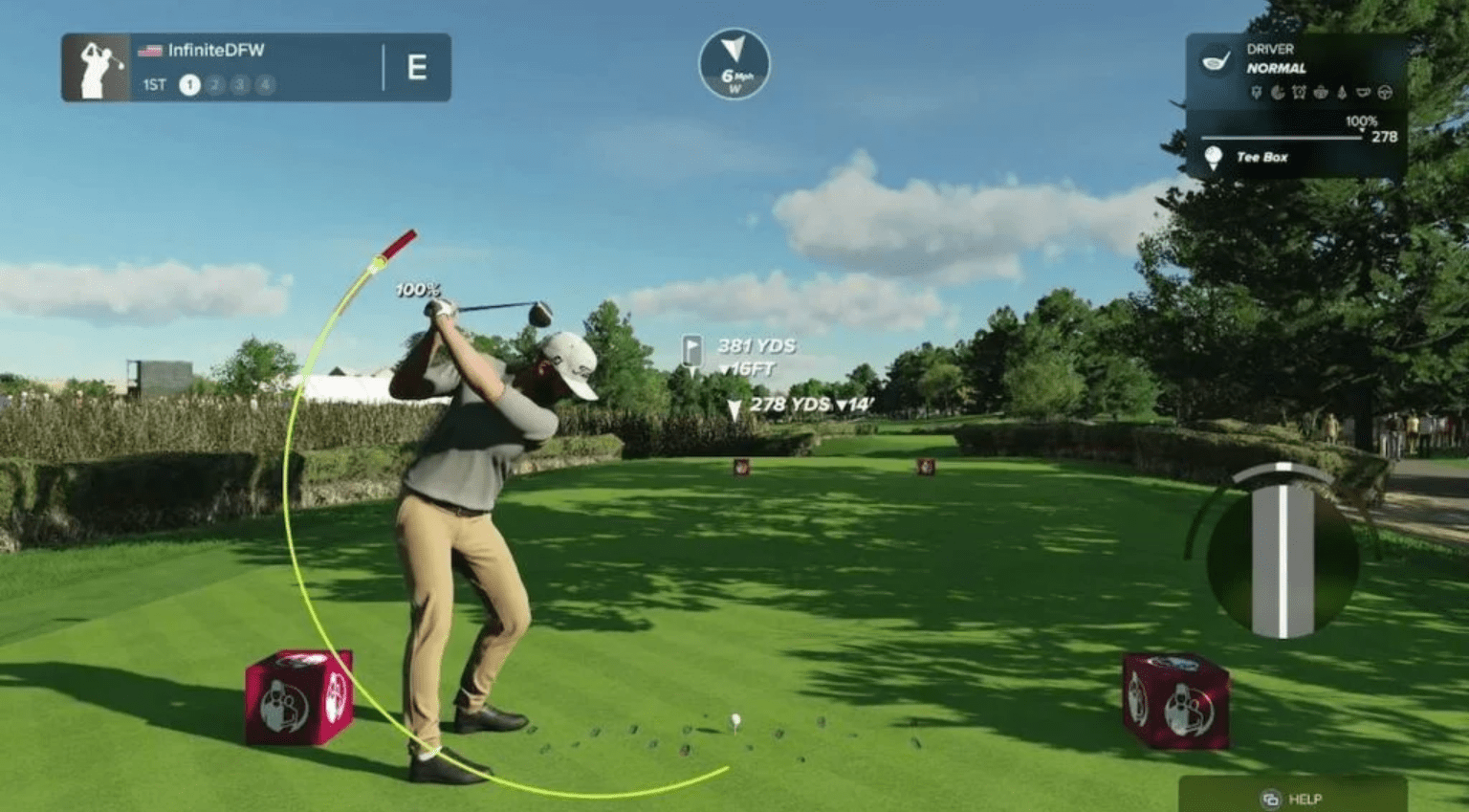1469x812 pixels.
Task: Toggle round 1 indicator on scorecard
Action: tap(189, 85)
